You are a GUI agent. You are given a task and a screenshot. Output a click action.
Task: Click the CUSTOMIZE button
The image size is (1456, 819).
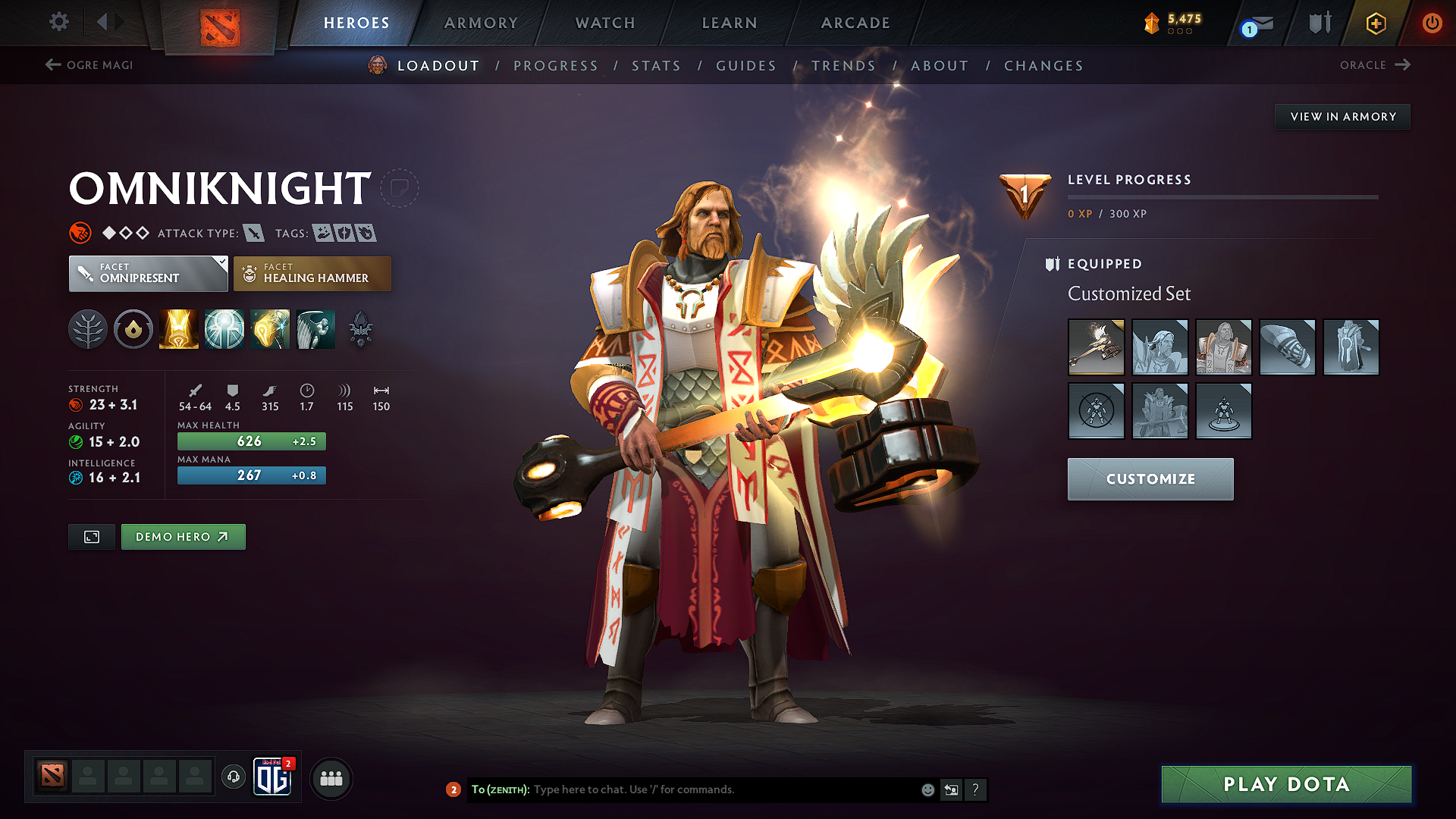click(1150, 479)
